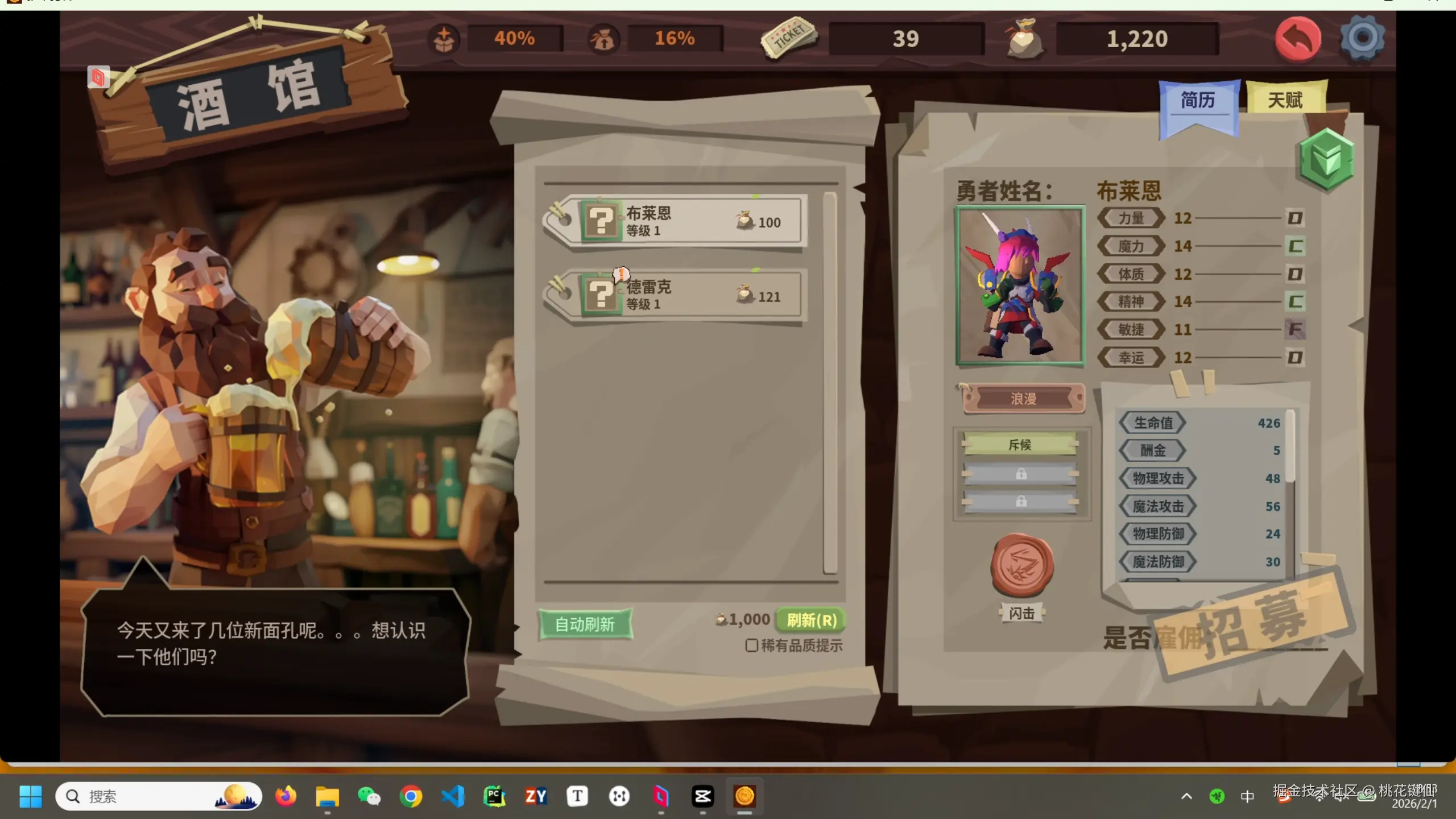
Task: Click the red back arrow button
Action: coord(1297,39)
